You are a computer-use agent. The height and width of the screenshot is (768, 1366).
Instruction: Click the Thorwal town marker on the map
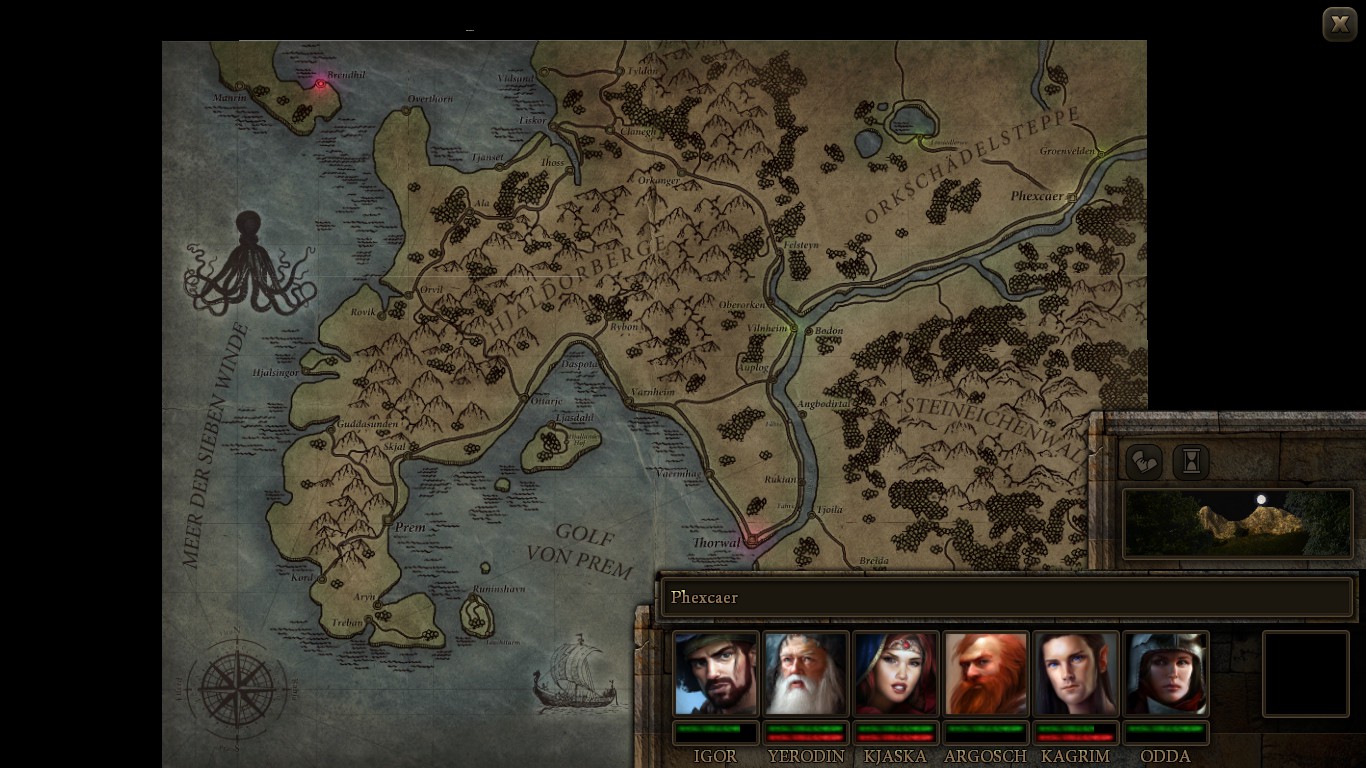click(x=752, y=540)
